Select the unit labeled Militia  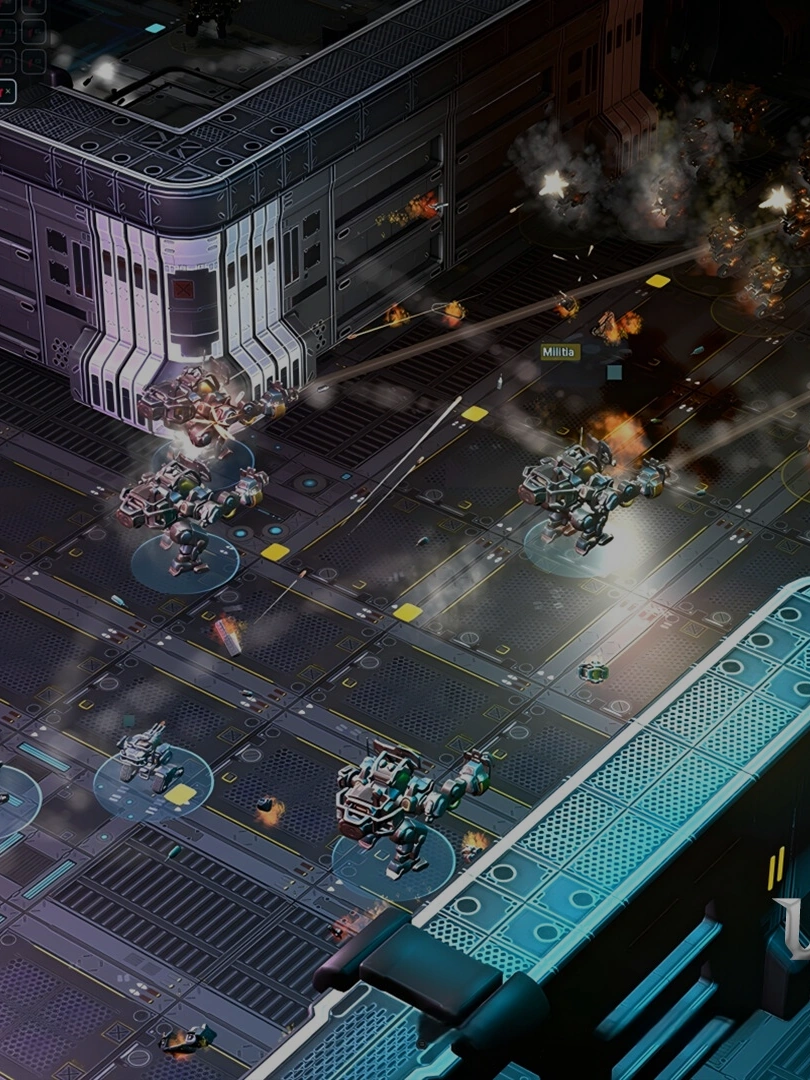pyautogui.click(x=560, y=352)
